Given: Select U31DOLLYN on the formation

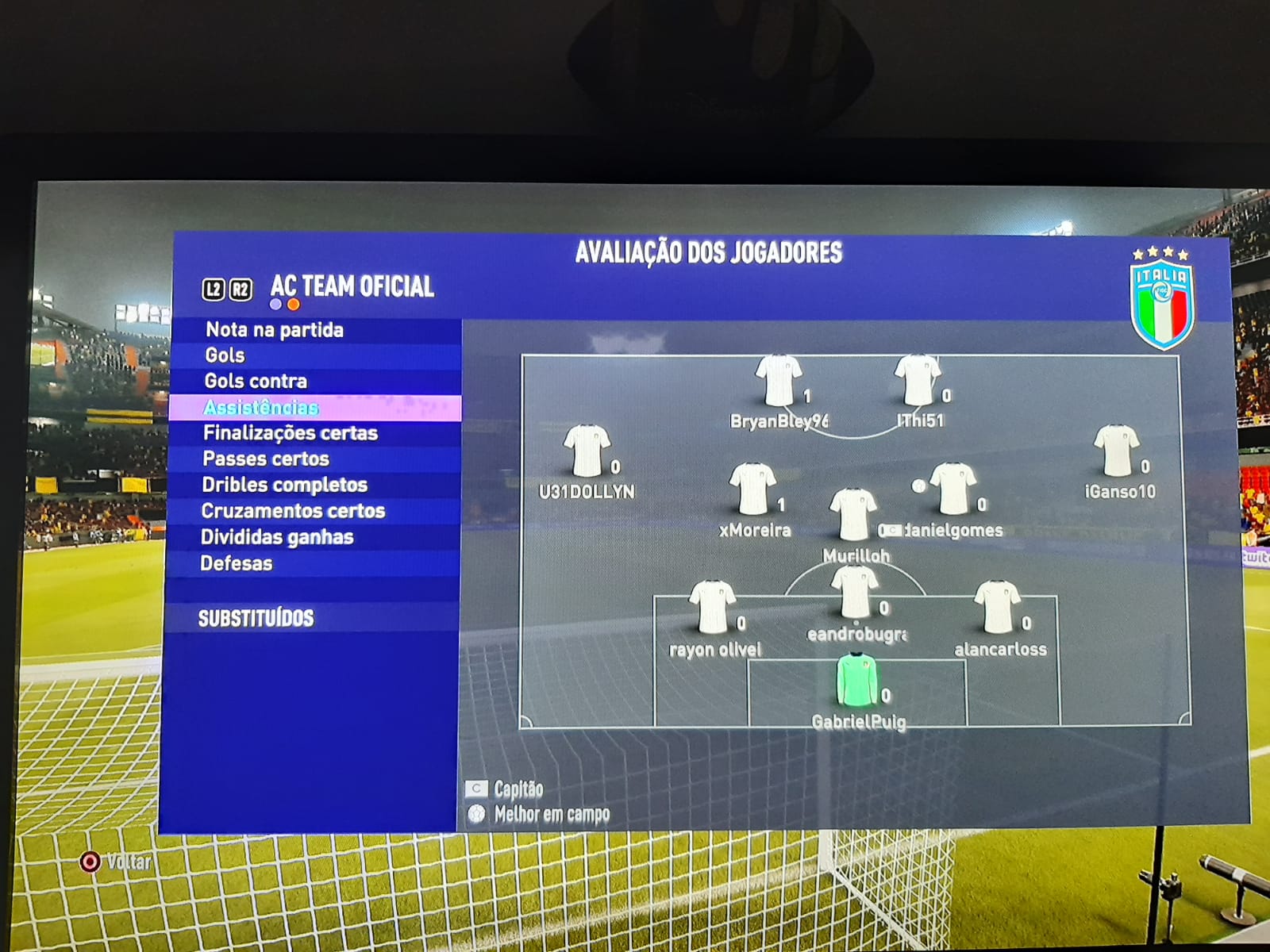Looking at the screenshot, I should click(587, 451).
